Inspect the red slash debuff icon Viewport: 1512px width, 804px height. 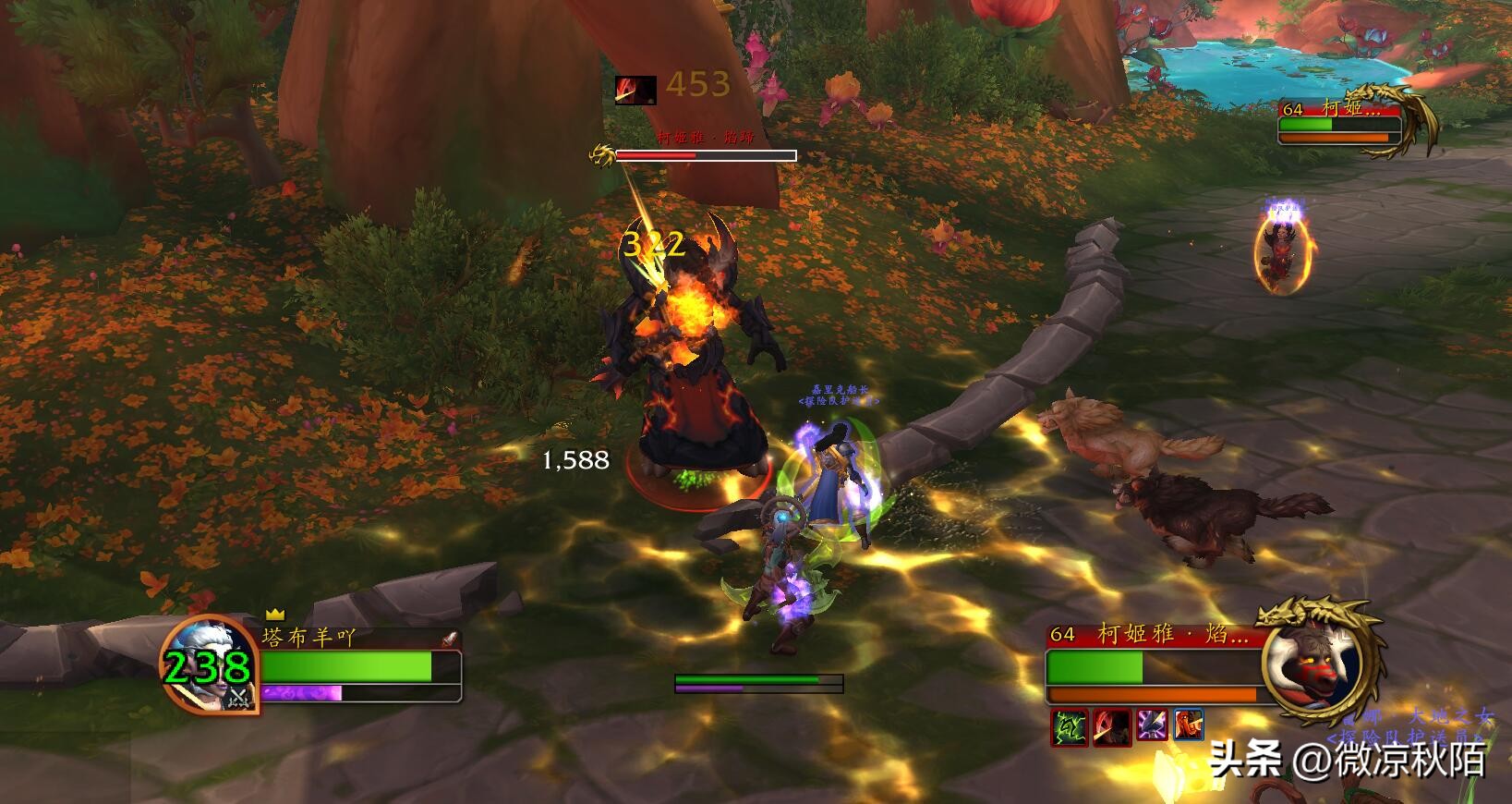1109,727
